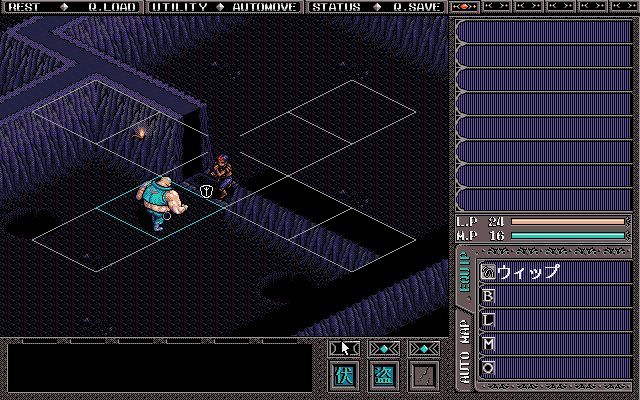The height and width of the screenshot is (400, 640).
Task: Open the UTILITY menu
Action: [180, 7]
